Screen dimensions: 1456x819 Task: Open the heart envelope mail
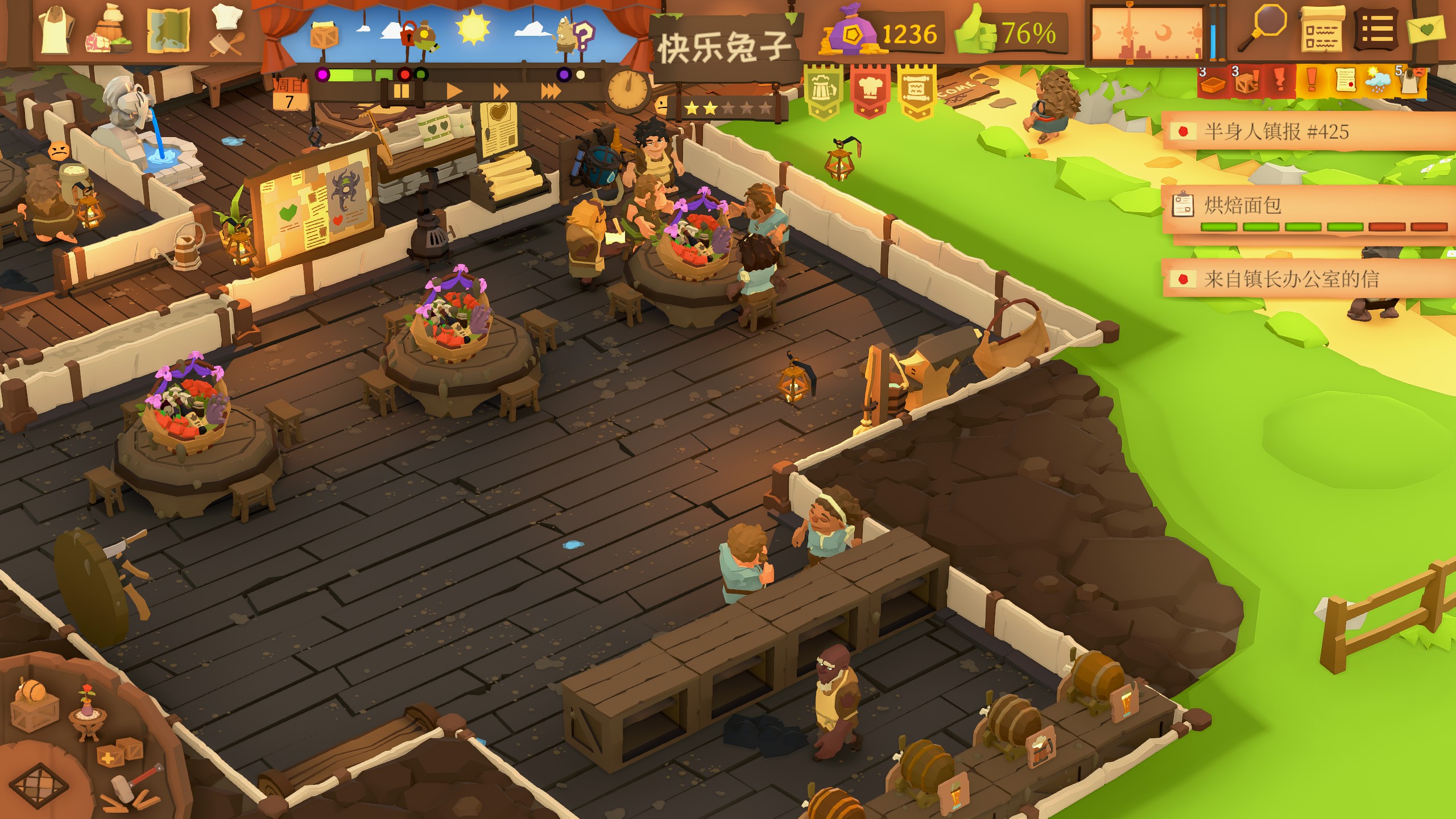click(x=1428, y=30)
